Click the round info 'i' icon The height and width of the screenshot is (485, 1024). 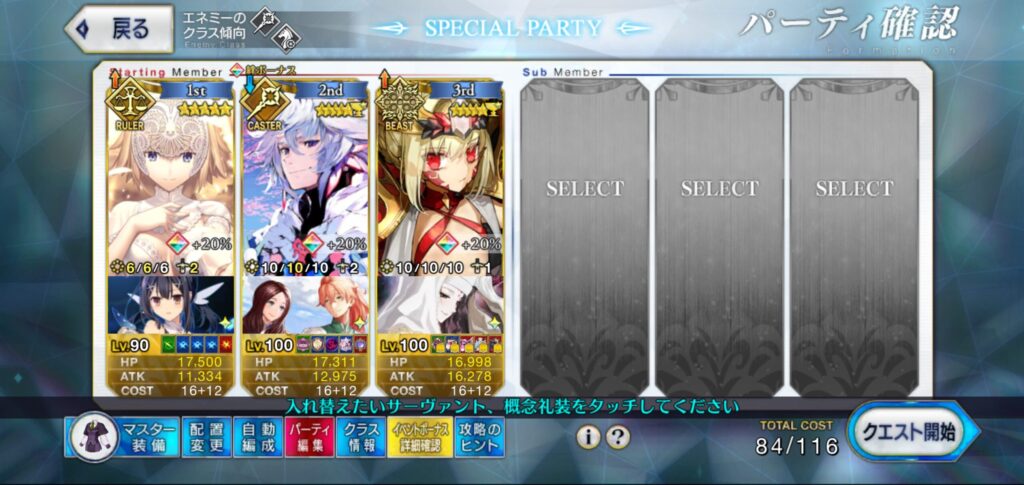click(590, 437)
